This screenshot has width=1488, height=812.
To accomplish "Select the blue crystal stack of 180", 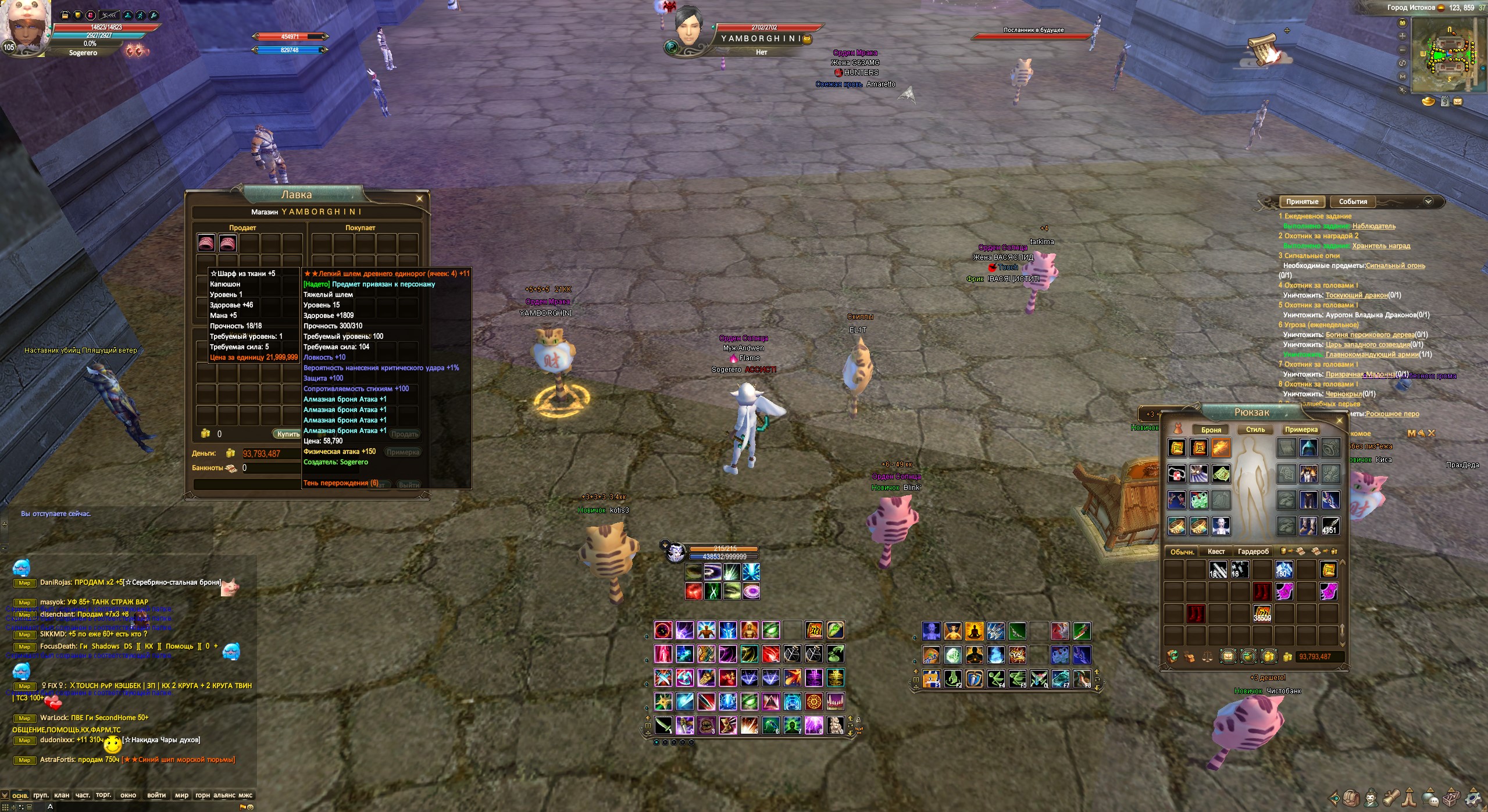I will click(1283, 570).
